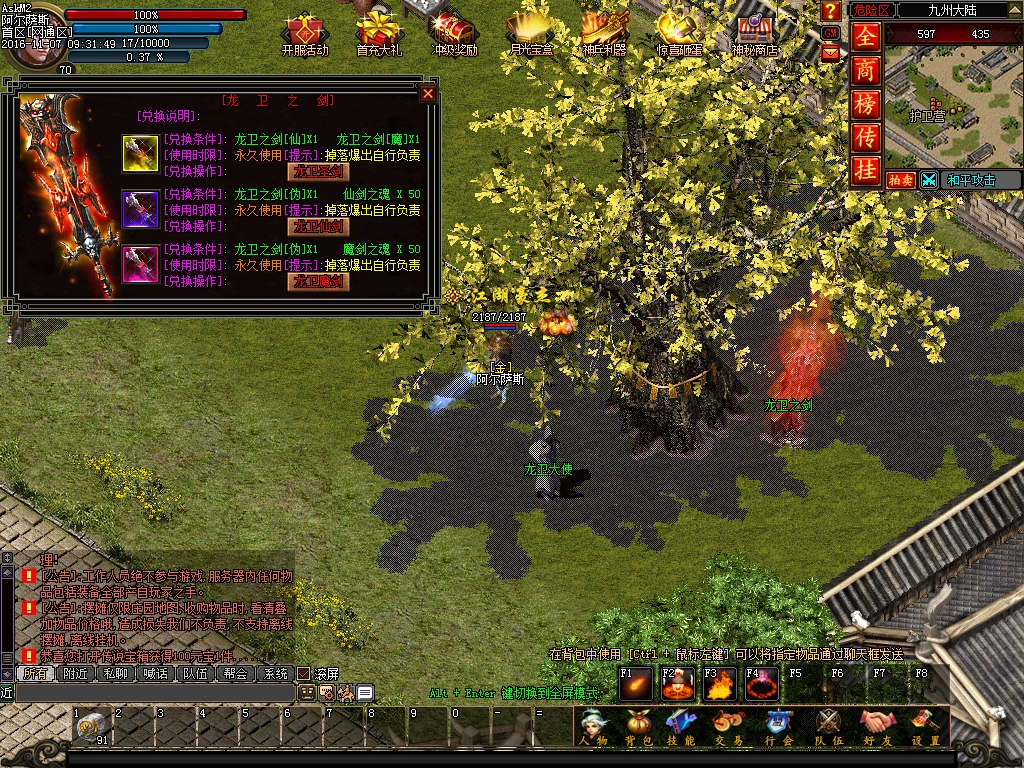Toggle the 滚屏 scroll checkbox
Viewport: 1024px width, 768px height.
(x=304, y=674)
